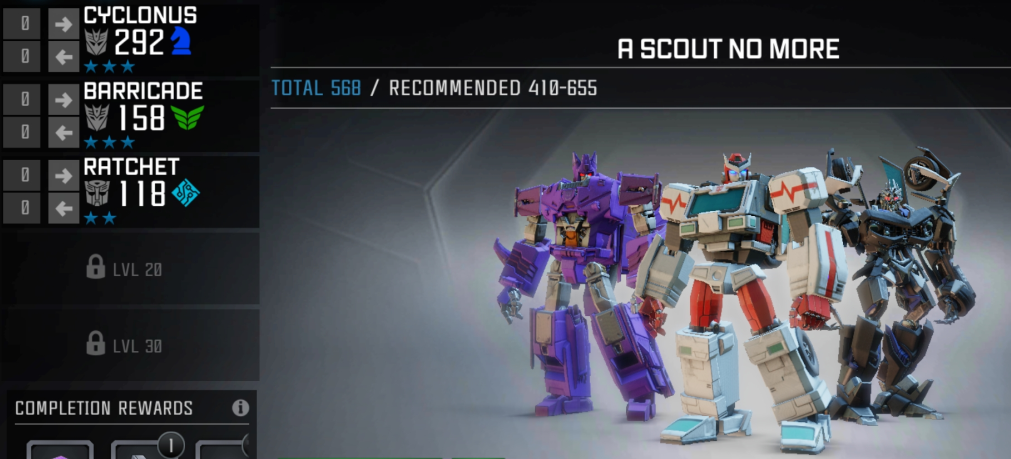Click the right arrow beside Barricade

[x=63, y=100]
